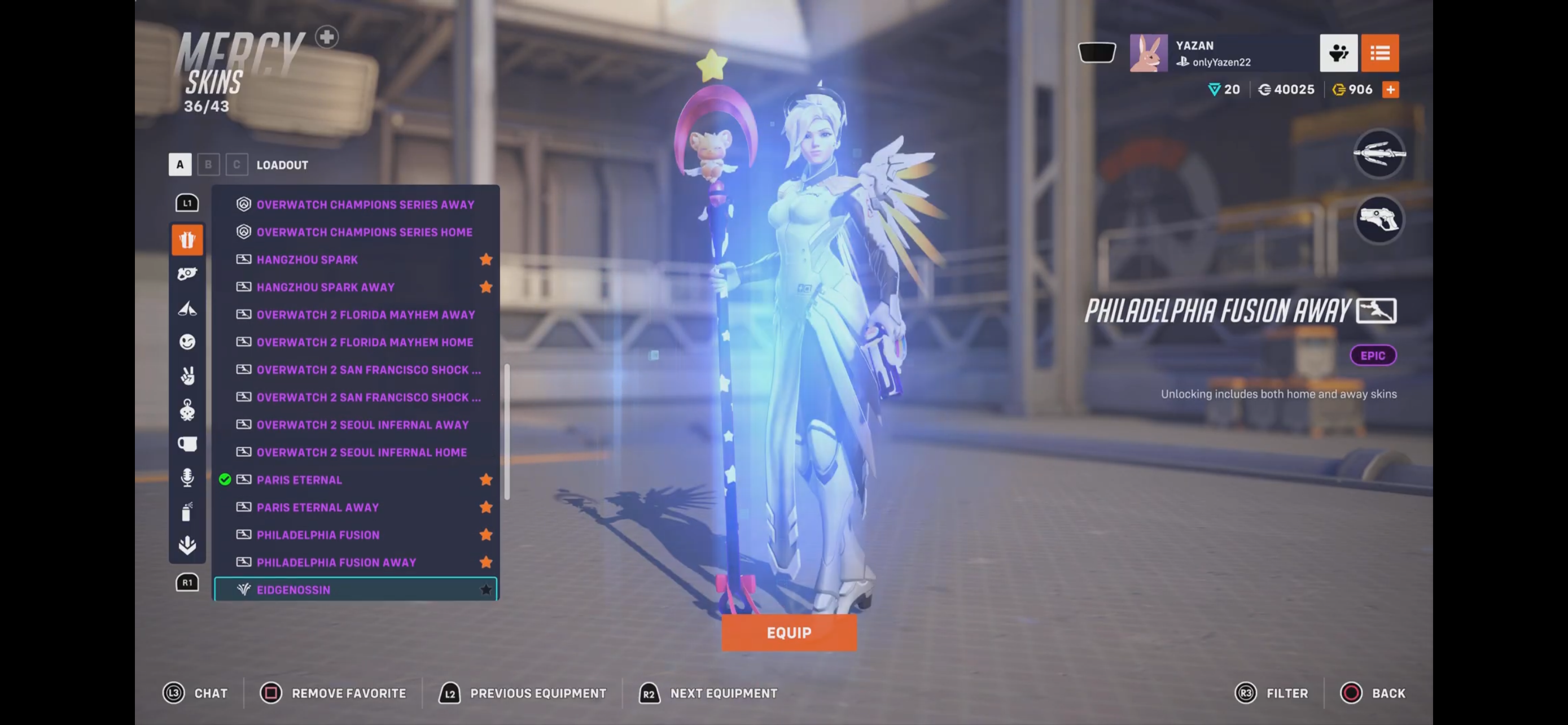Select loadout A tab

[x=179, y=164]
